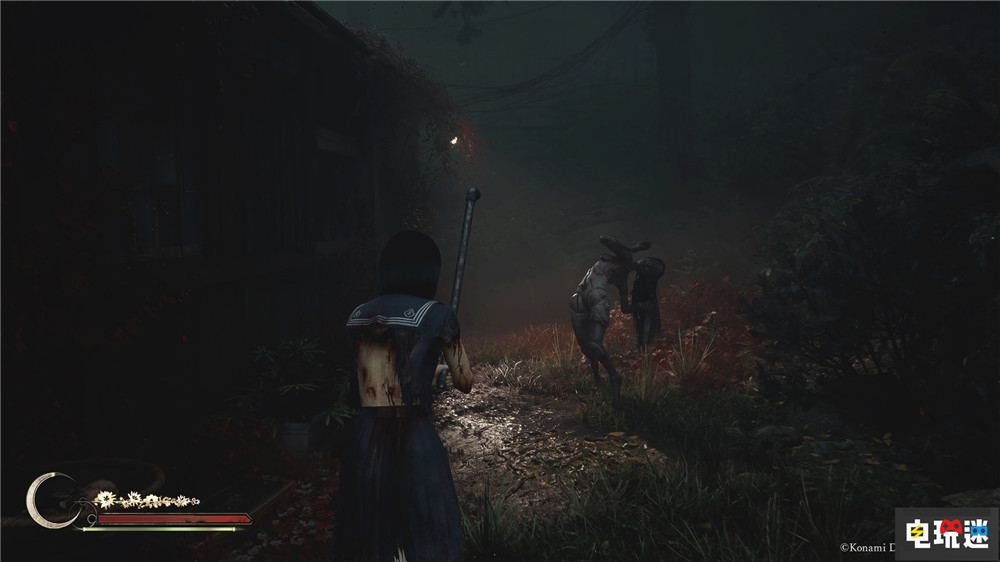Click the 电玩迷 watermark logo

[944, 533]
